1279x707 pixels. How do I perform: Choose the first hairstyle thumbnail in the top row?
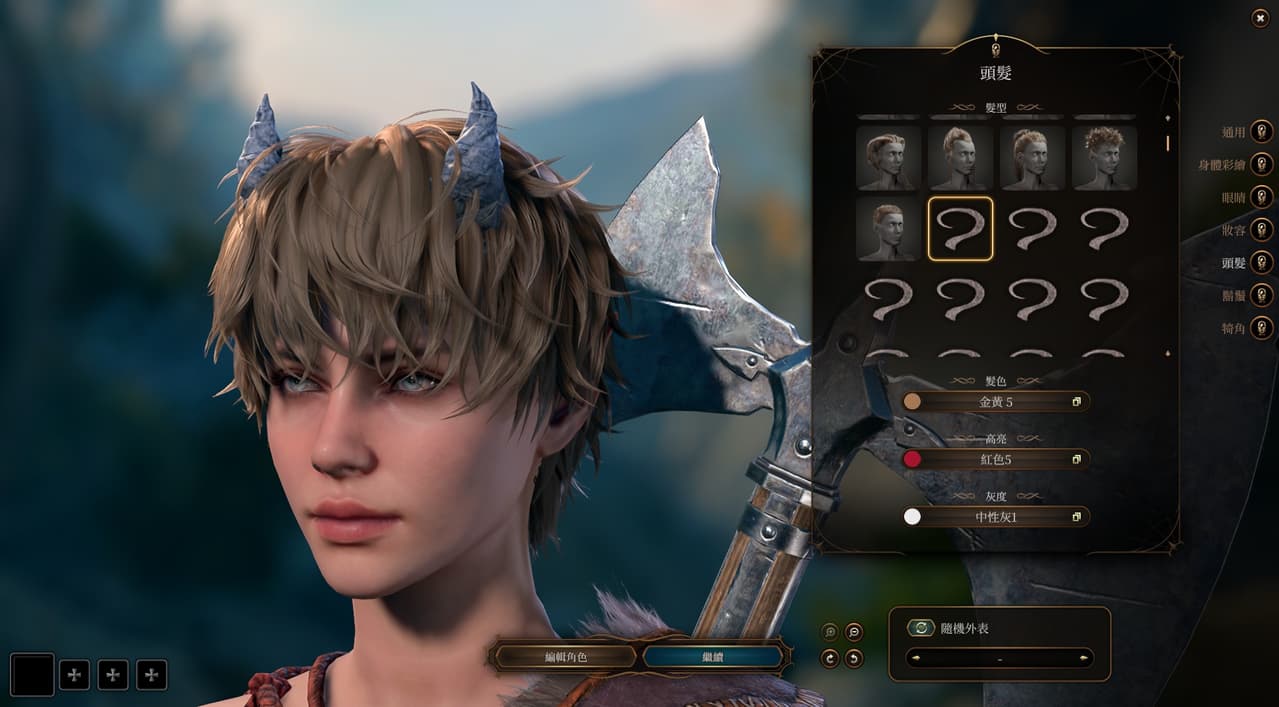pos(888,158)
